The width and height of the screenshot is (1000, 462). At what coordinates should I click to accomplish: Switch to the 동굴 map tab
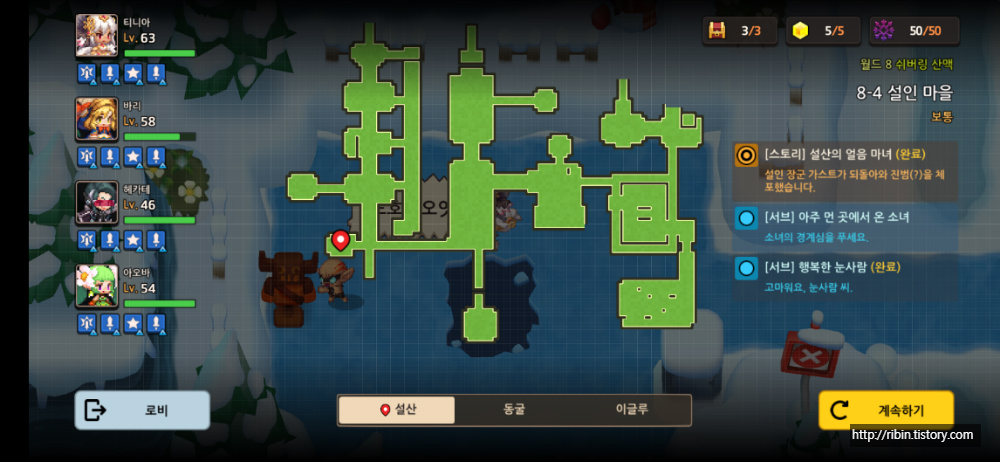(514, 410)
